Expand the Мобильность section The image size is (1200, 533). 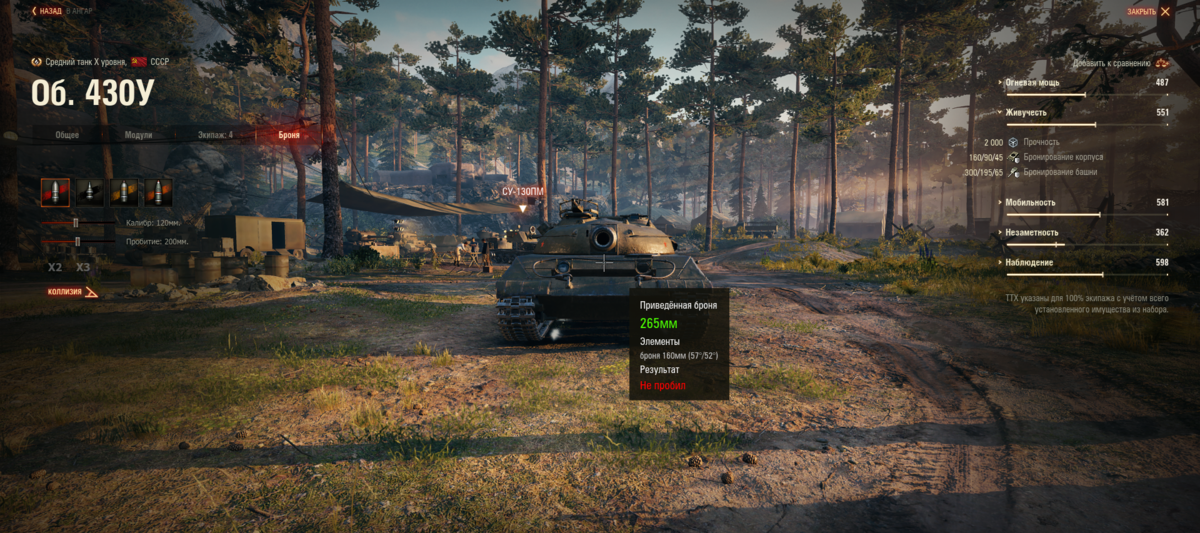point(1029,202)
